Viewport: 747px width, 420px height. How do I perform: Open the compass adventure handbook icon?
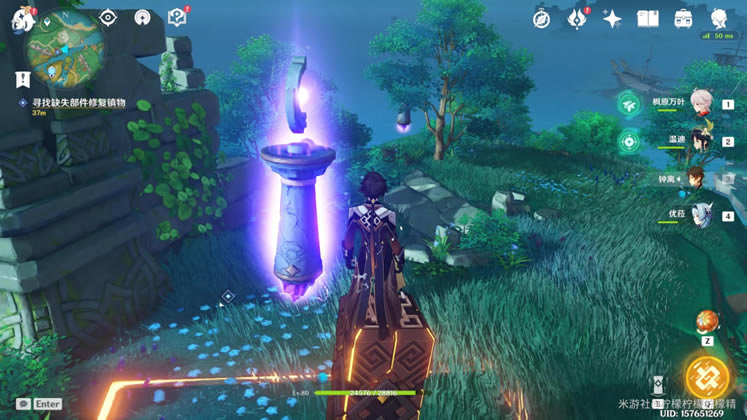coord(542,18)
